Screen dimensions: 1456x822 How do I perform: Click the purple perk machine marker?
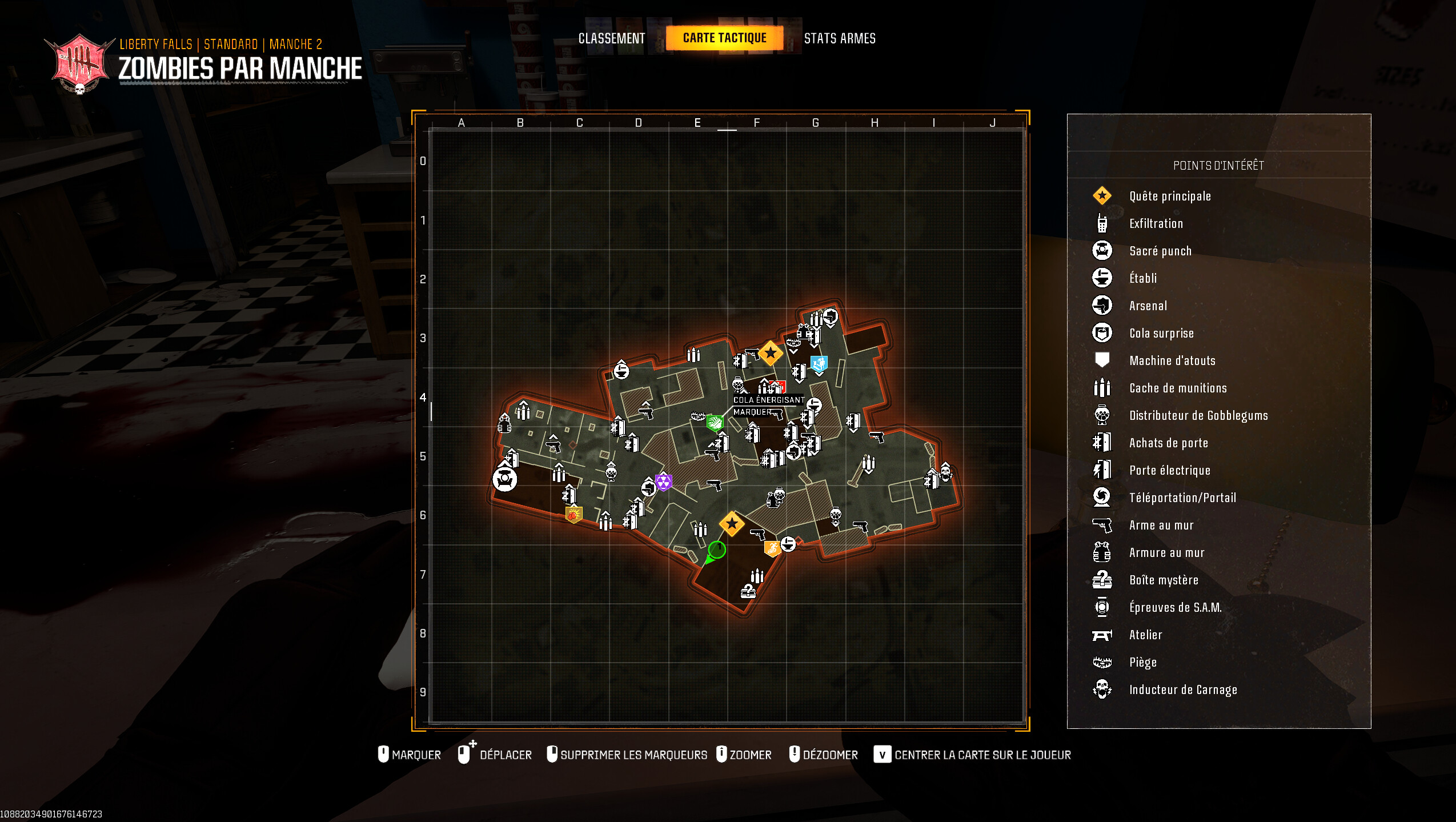[x=663, y=482]
